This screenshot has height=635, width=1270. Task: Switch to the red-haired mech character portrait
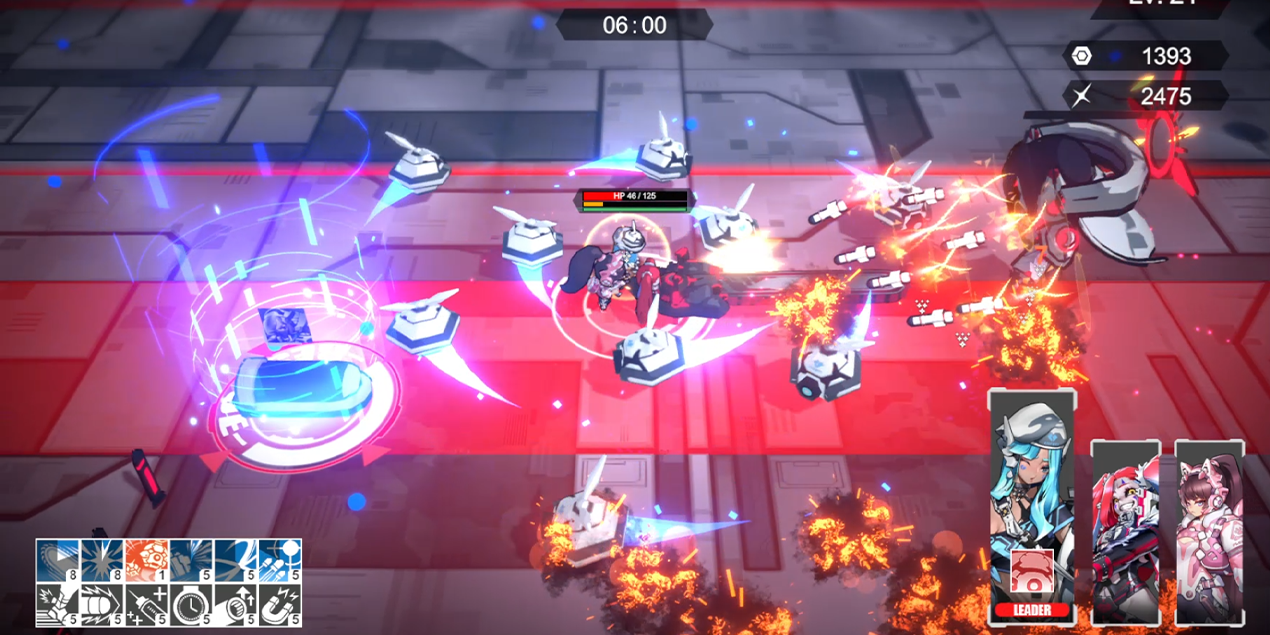point(1125,530)
